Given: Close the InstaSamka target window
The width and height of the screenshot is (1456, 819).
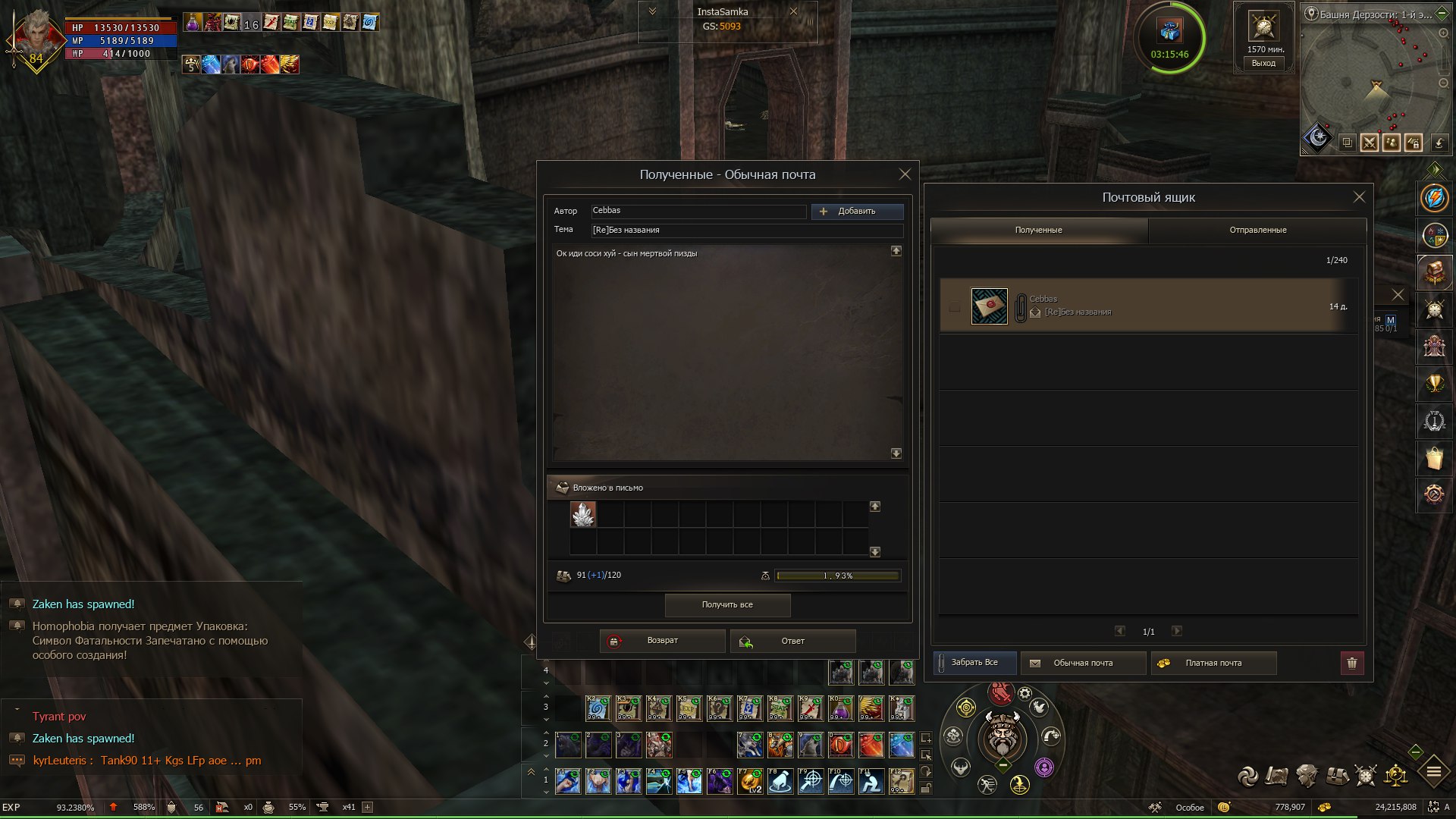Looking at the screenshot, I should [x=793, y=11].
